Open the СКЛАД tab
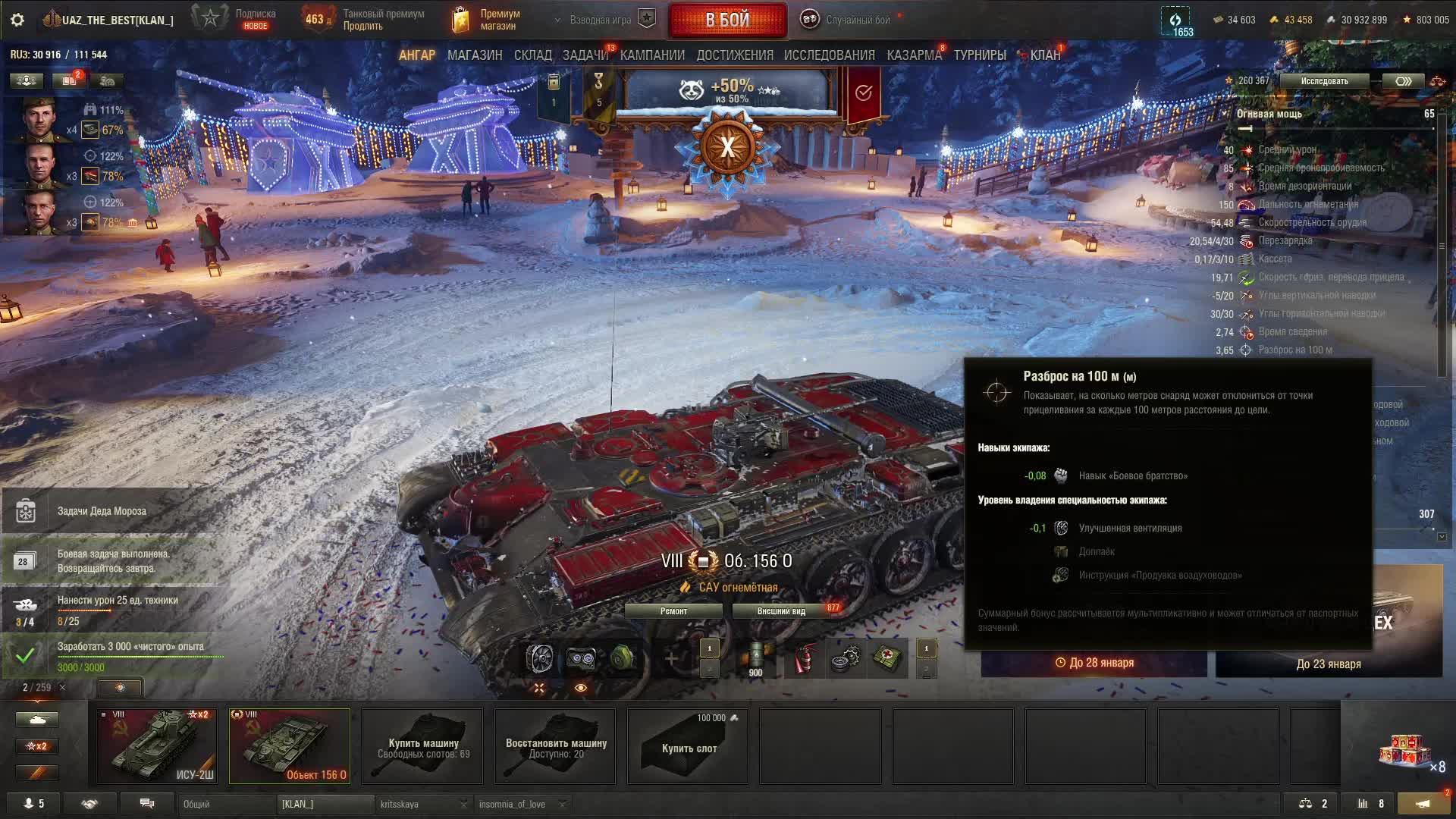This screenshot has width=1456, height=819. tap(532, 55)
